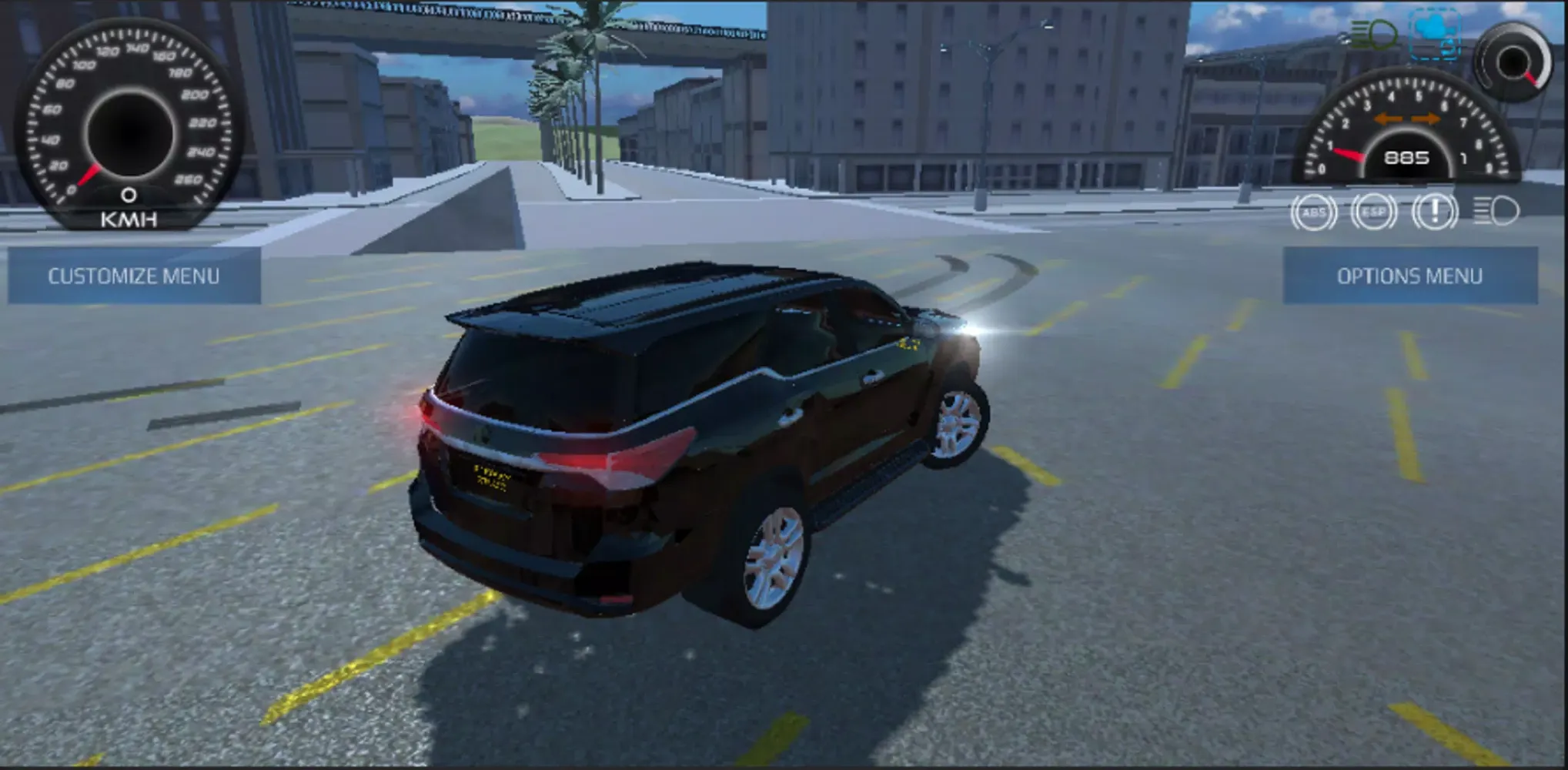Open the Options Menu panel
The height and width of the screenshot is (770, 1568).
1410,274
